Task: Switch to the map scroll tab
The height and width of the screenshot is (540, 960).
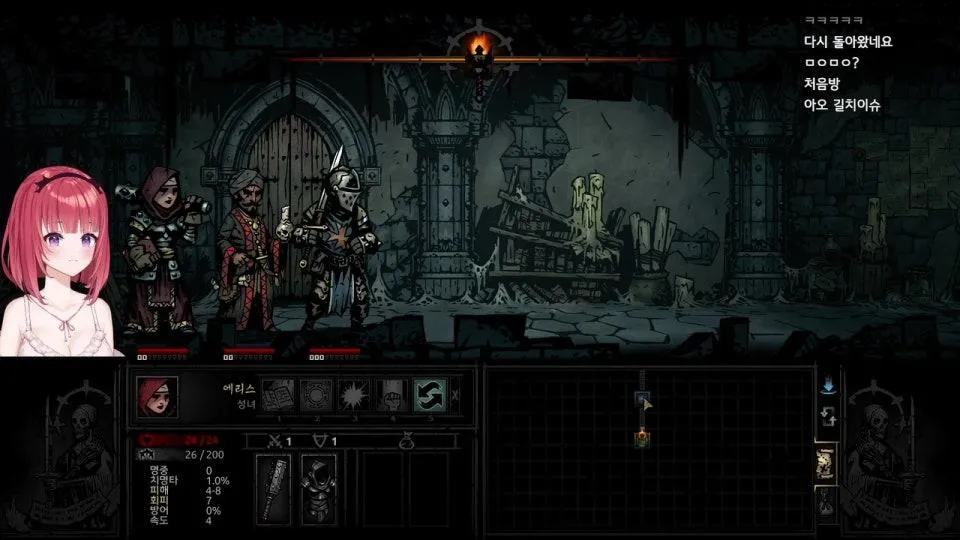Action: point(827,463)
